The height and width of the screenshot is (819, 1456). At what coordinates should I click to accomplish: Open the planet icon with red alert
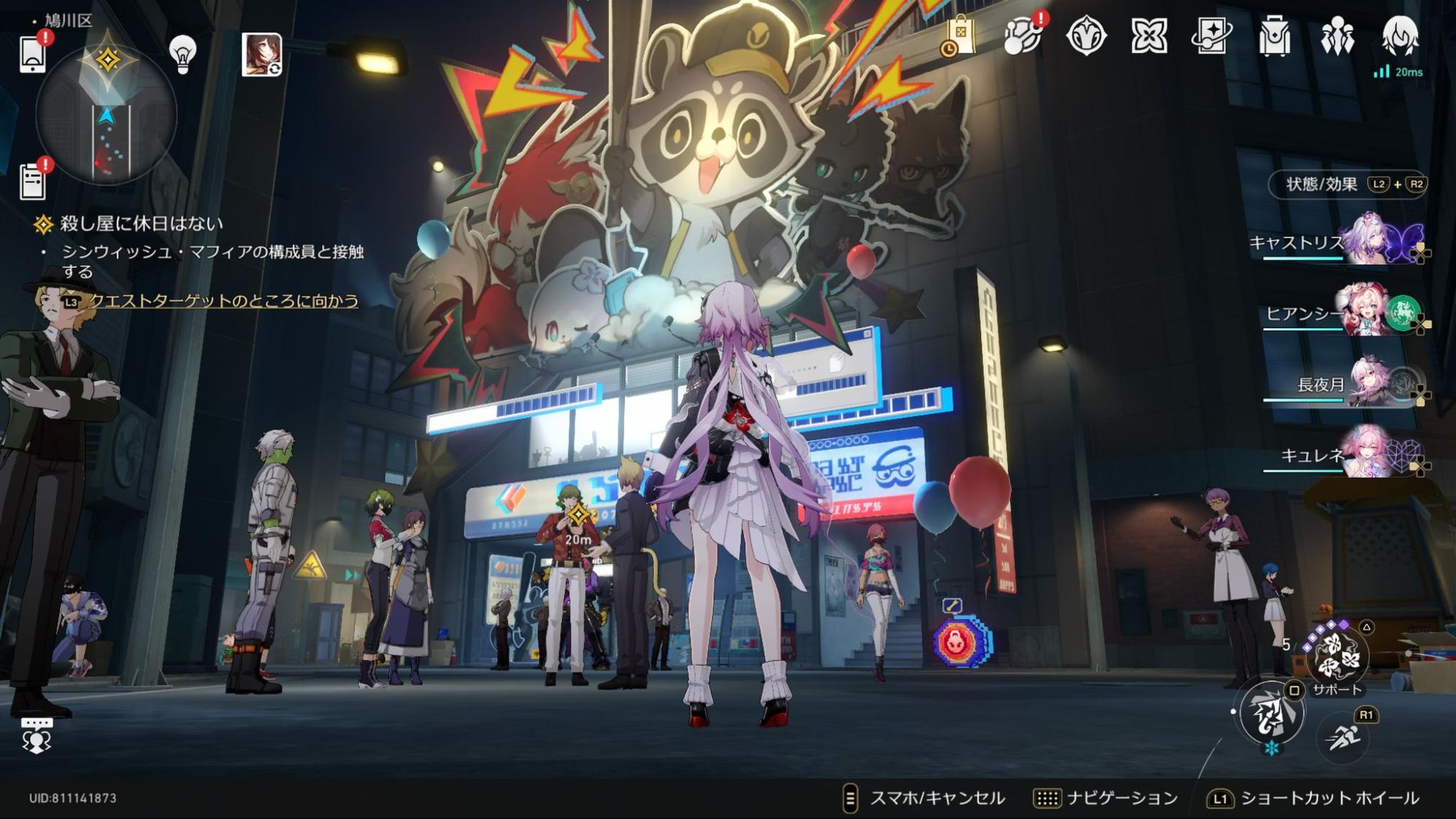[1022, 36]
